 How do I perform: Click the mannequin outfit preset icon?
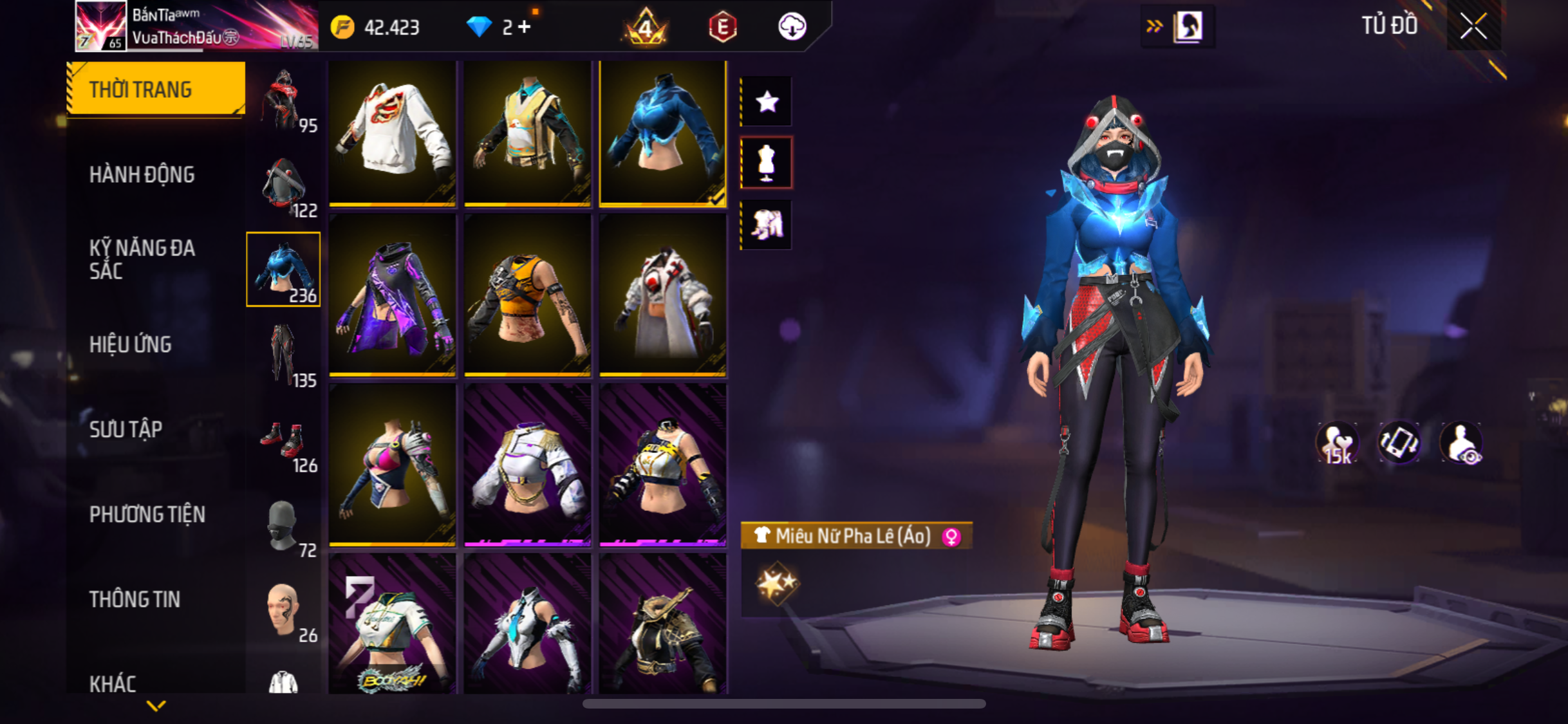766,163
